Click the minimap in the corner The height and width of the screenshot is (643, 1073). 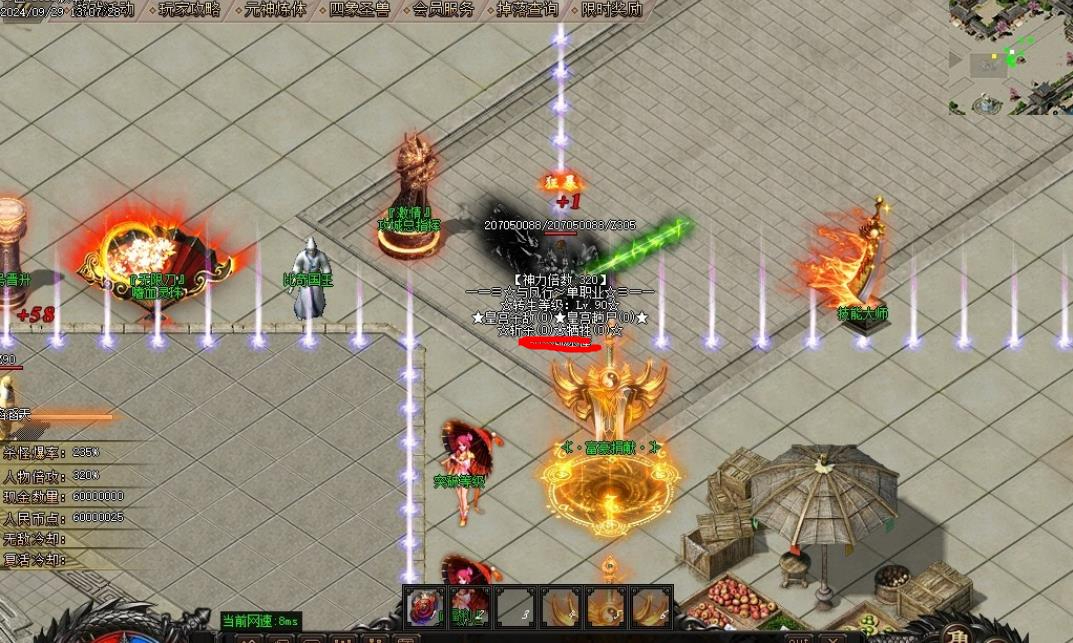point(1010,57)
